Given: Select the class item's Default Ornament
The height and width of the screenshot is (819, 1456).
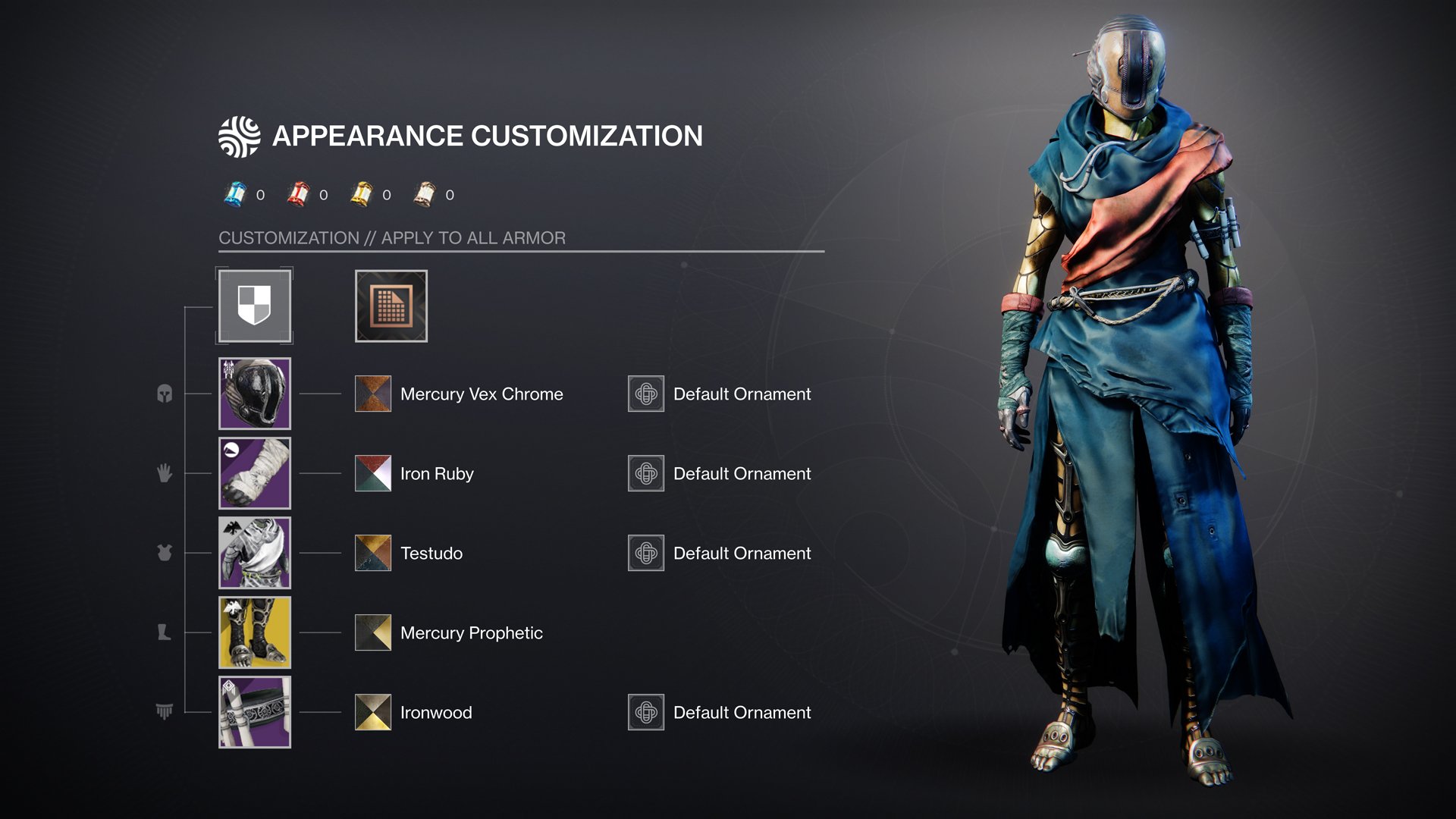Looking at the screenshot, I should pos(646,712).
